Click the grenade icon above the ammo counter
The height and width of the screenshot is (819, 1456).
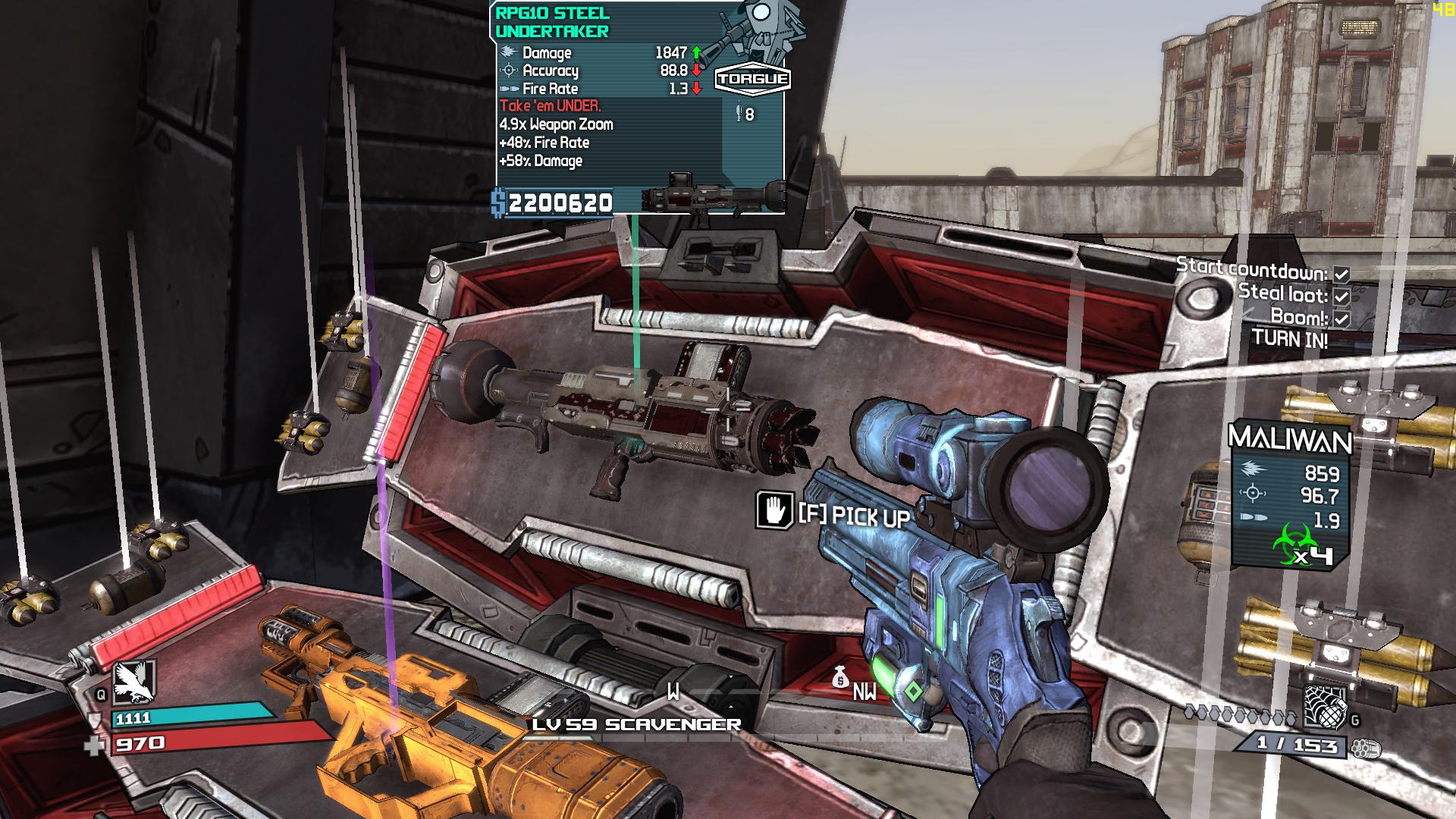pyautogui.click(x=1323, y=707)
